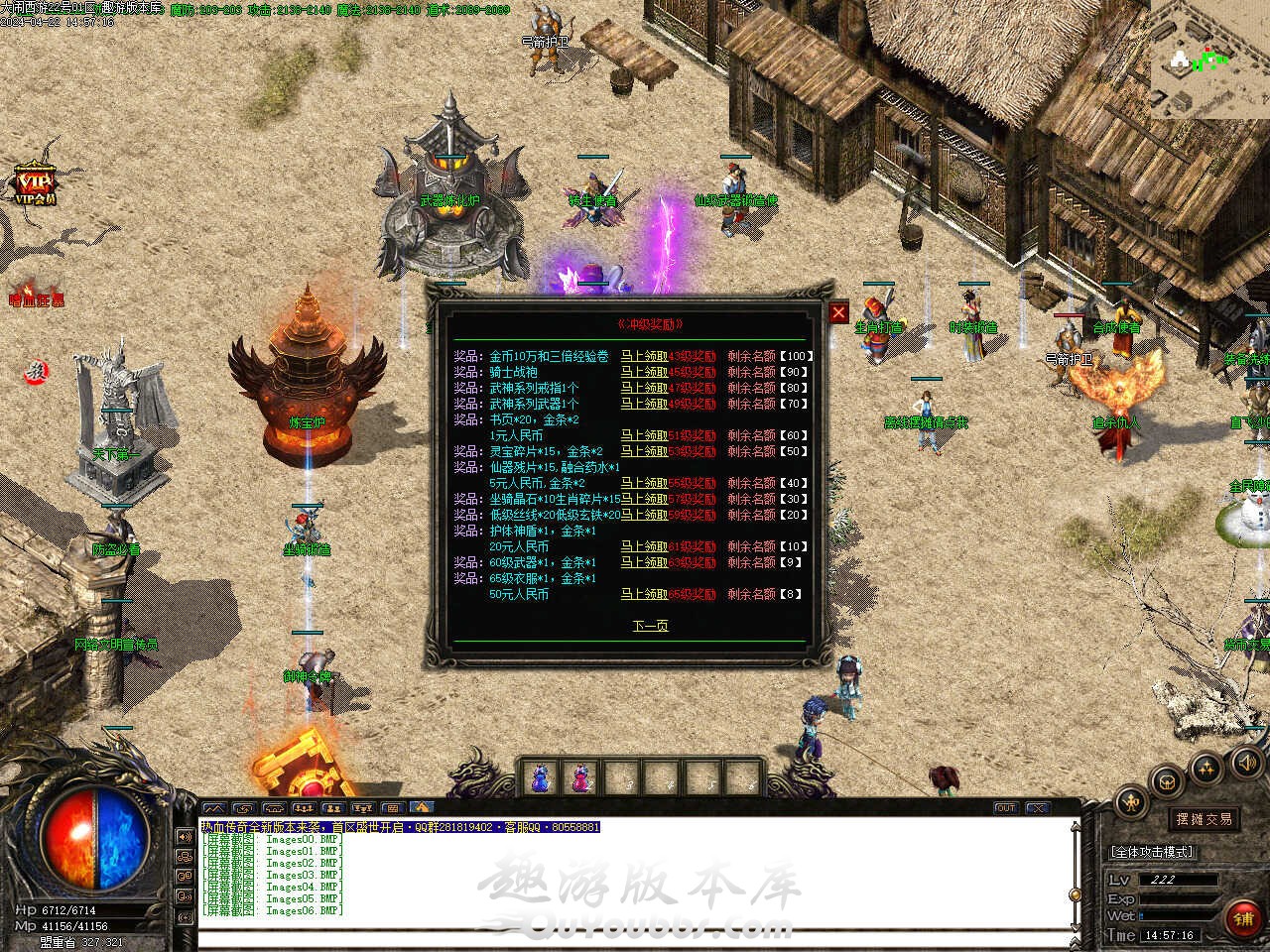The width and height of the screenshot is (1270, 952).
Task: Open the 摆摊交易 stall trading button
Action: [x=1204, y=819]
